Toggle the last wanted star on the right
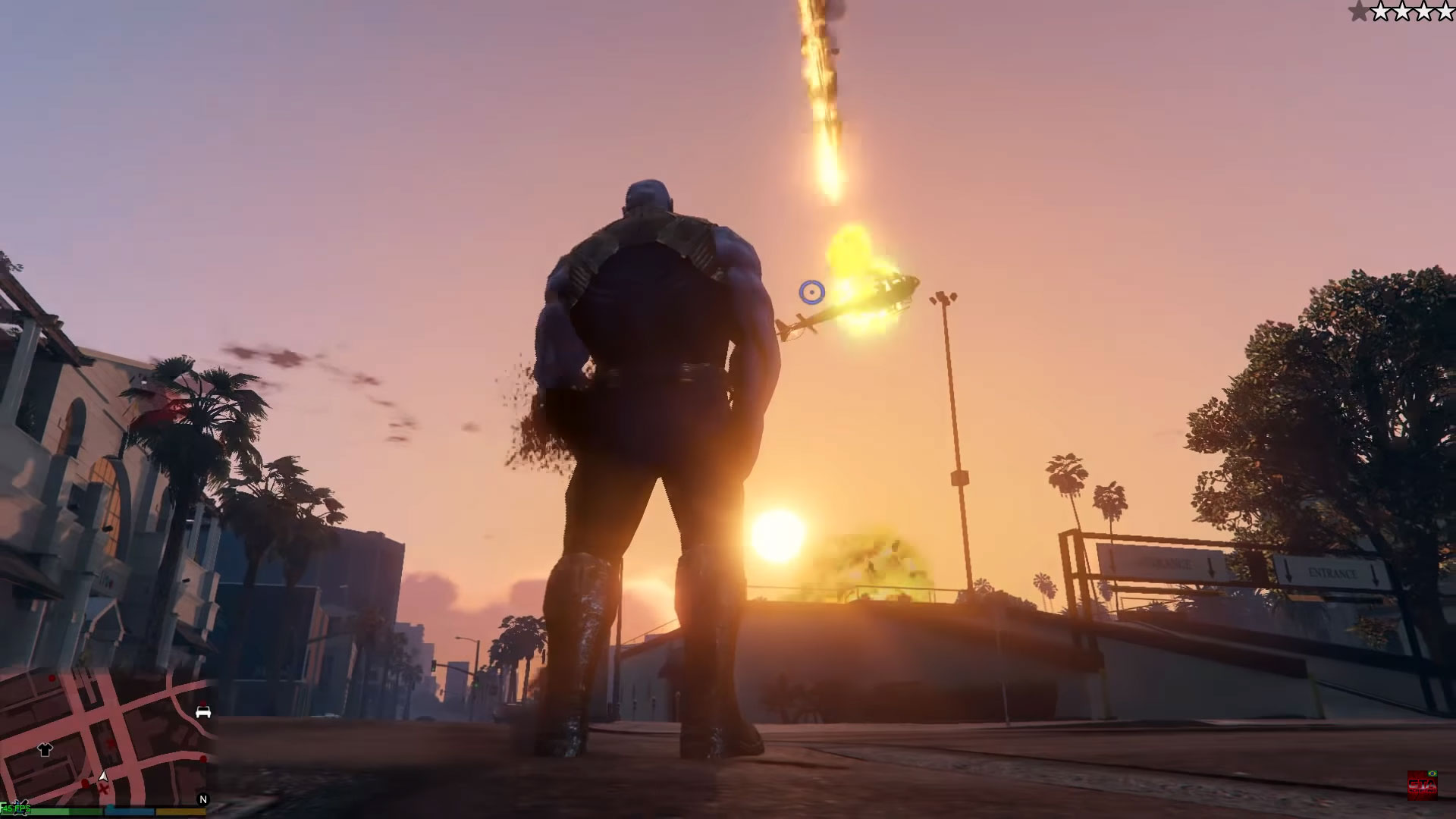This screenshot has height=819, width=1456. coord(1445,11)
